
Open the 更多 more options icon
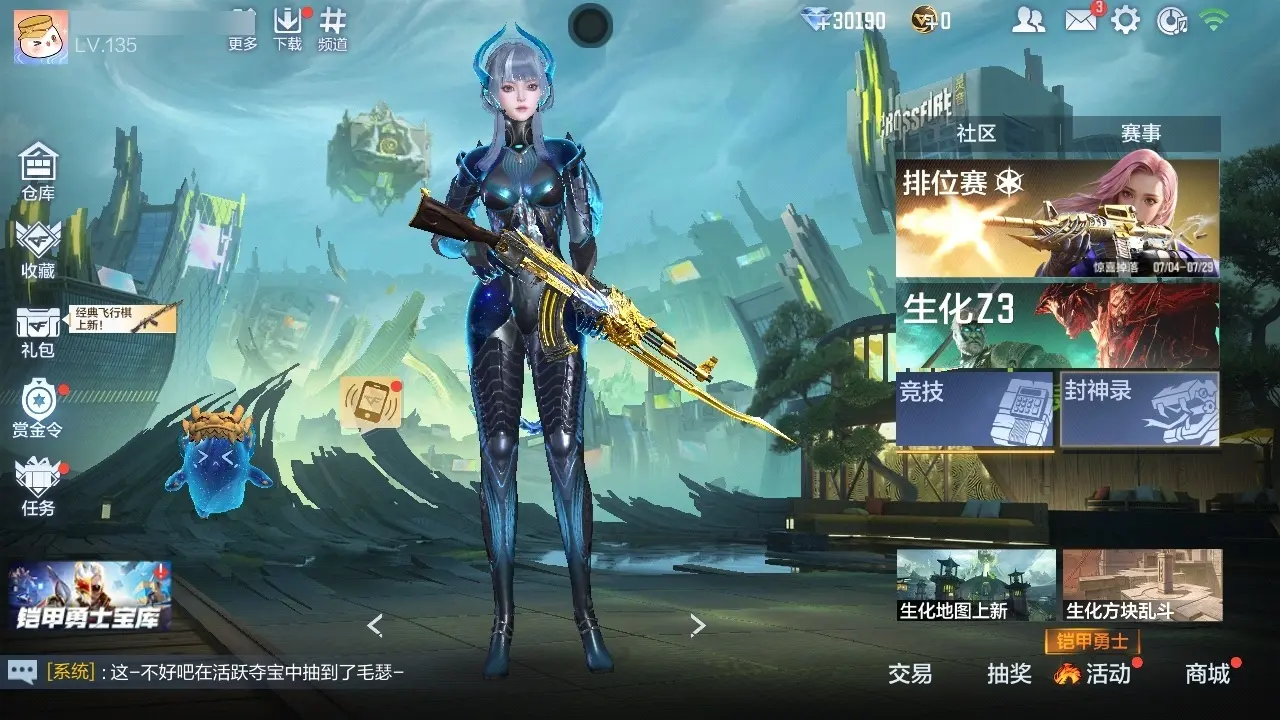tap(243, 30)
